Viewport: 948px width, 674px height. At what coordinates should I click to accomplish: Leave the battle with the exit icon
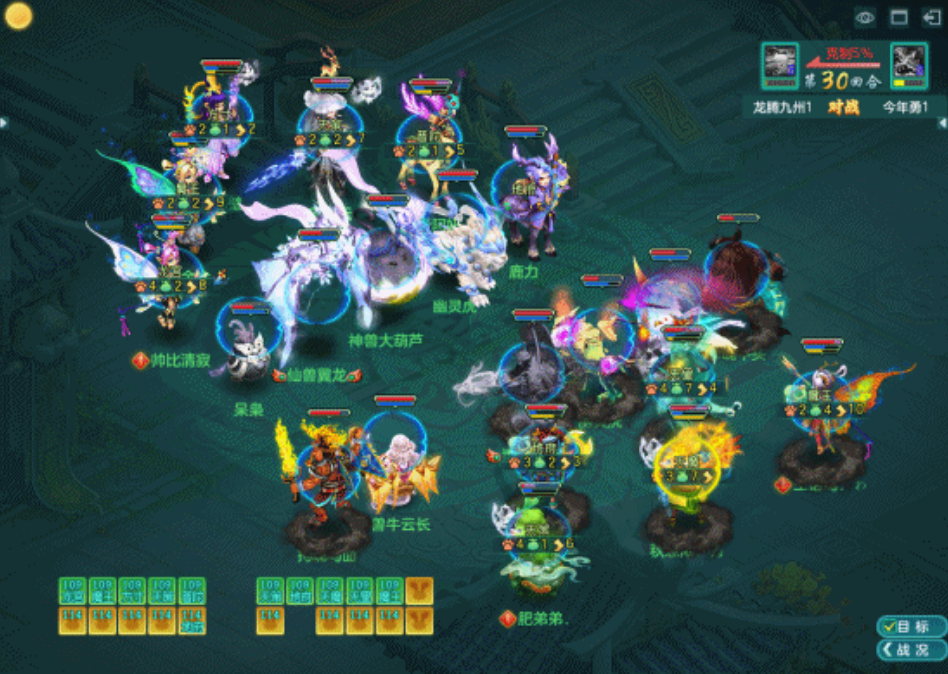click(x=931, y=17)
